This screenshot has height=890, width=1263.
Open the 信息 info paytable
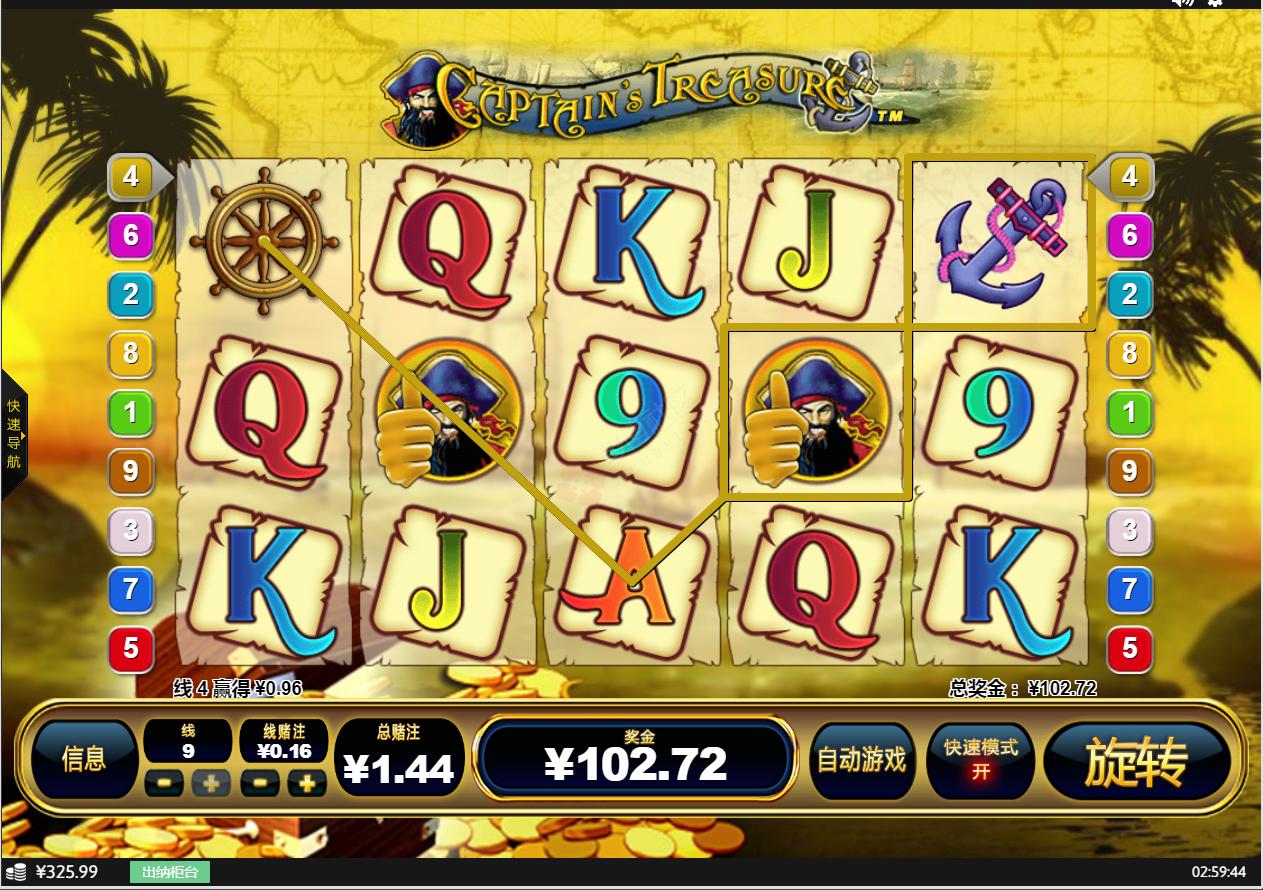[84, 760]
